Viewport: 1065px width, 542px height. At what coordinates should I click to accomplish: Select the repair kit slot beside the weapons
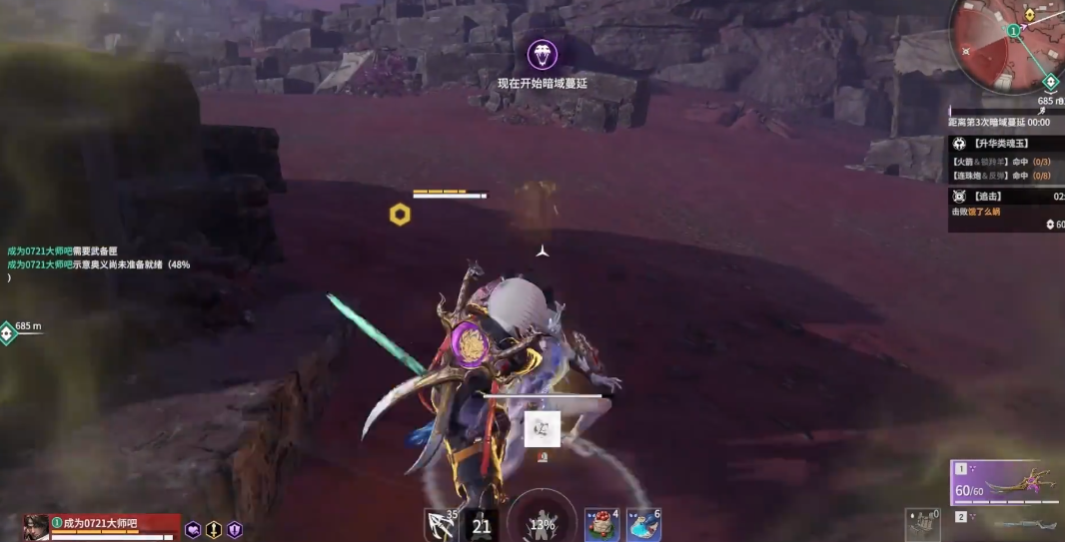(x=923, y=522)
